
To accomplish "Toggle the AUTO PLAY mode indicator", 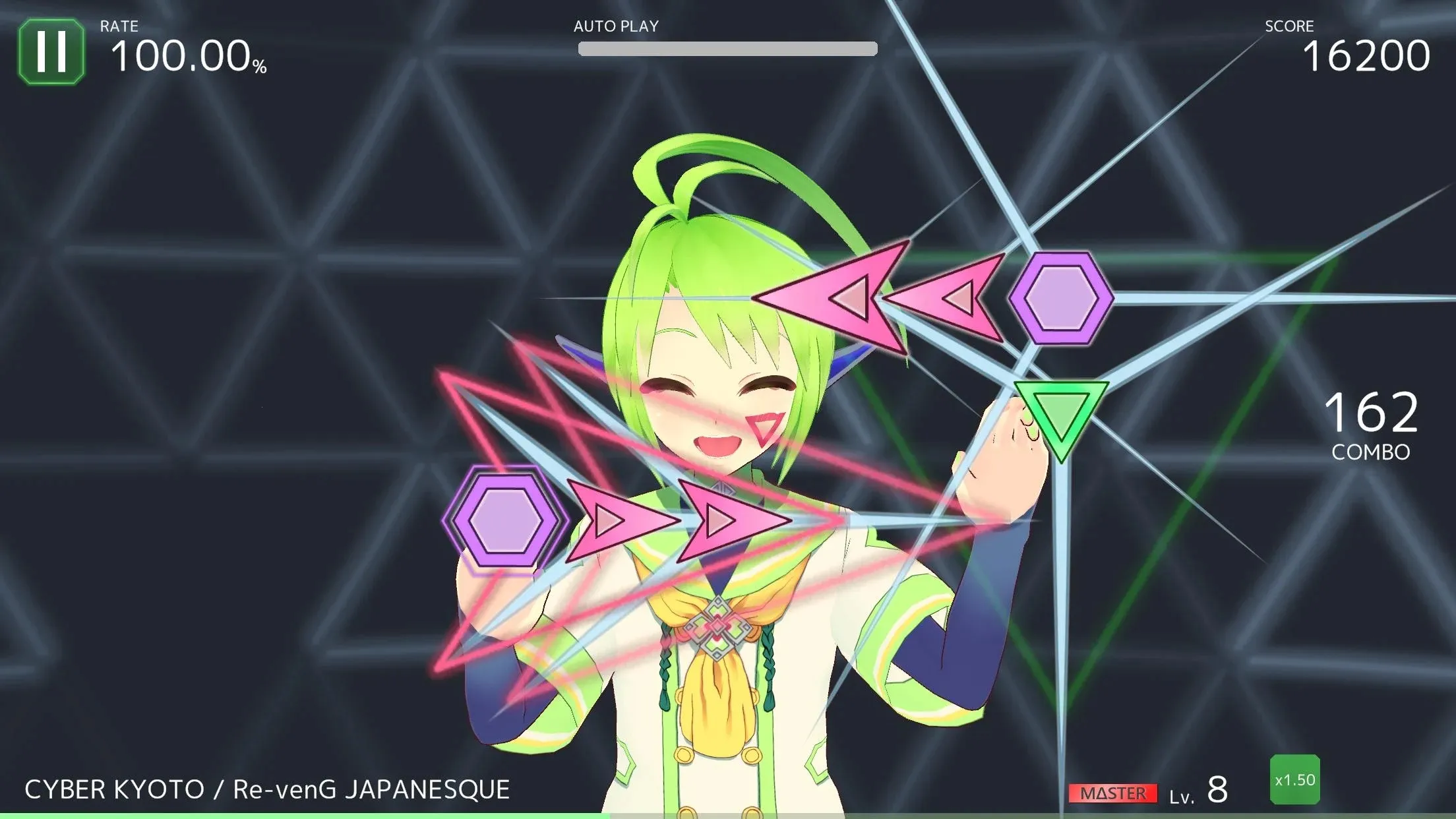I will point(615,26).
